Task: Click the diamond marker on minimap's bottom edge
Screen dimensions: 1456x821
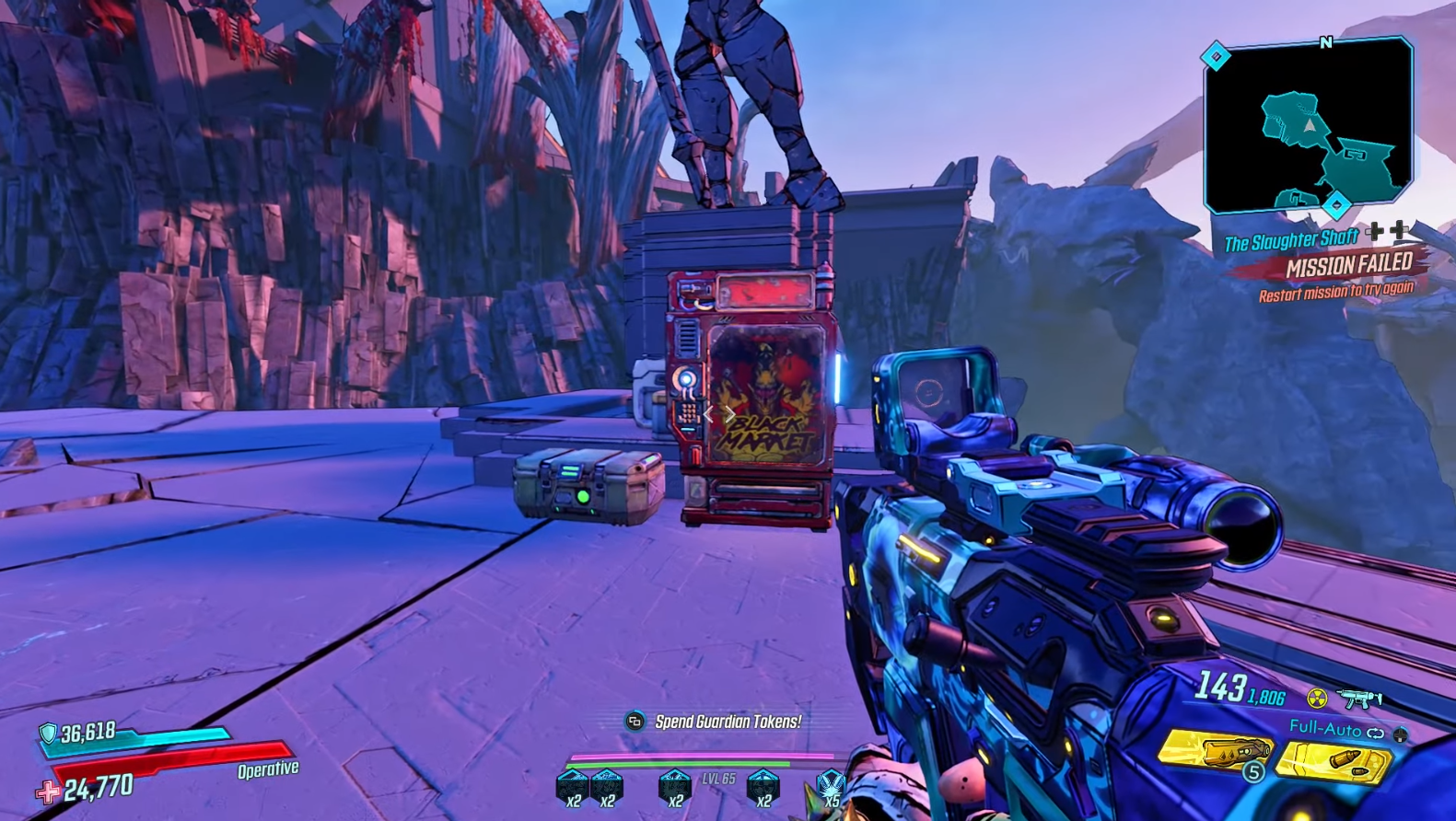Action: [1336, 204]
